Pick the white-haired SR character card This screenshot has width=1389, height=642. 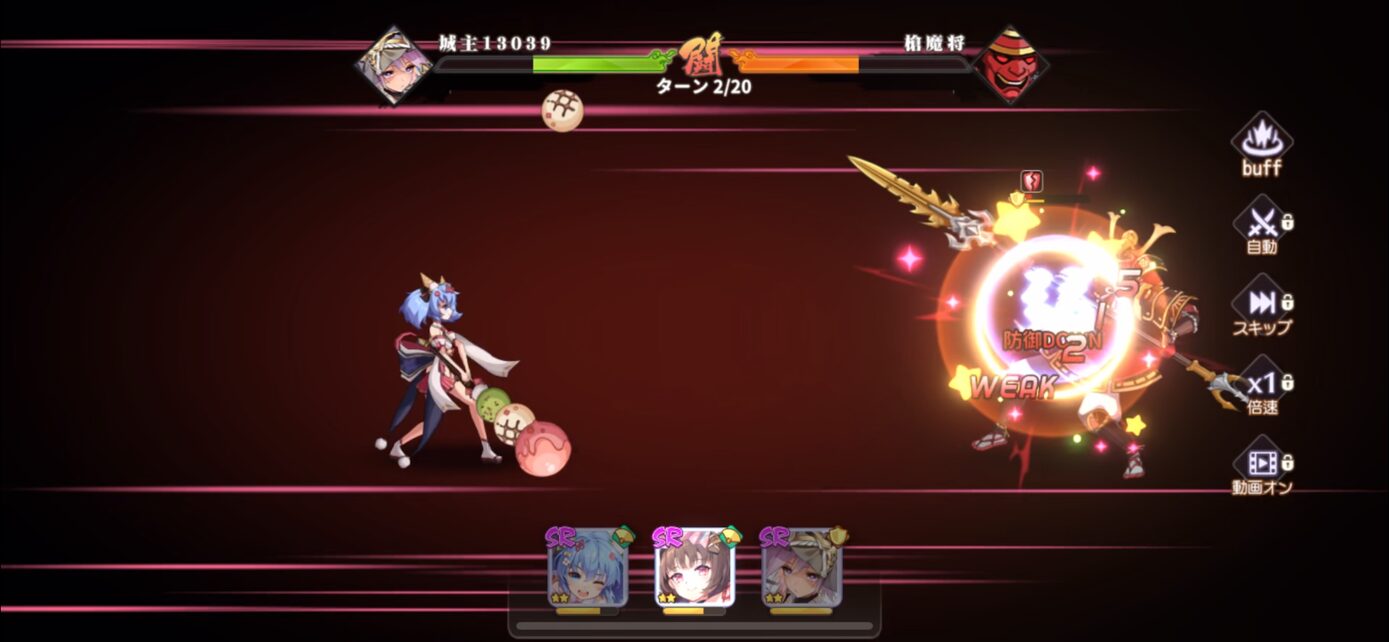coord(801,568)
